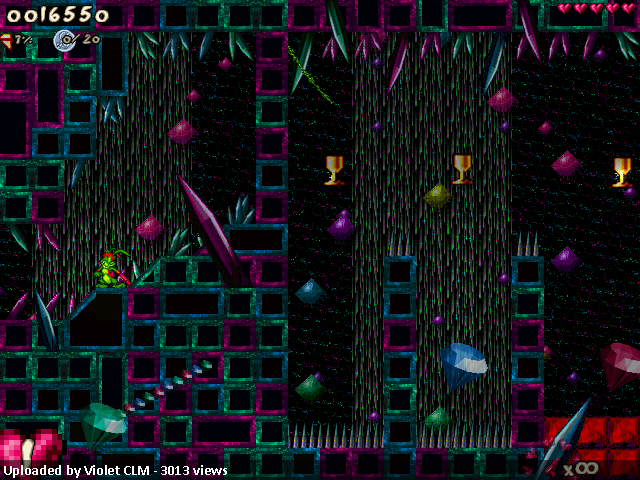Click the pink lives icon in the corner
The image size is (640, 480).
click(x=30, y=447)
